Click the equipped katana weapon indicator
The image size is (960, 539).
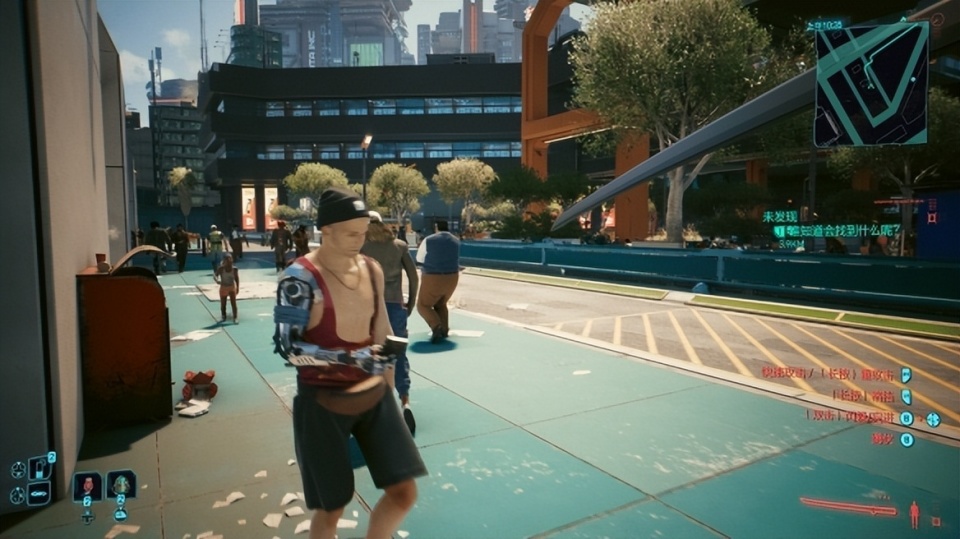point(848,507)
